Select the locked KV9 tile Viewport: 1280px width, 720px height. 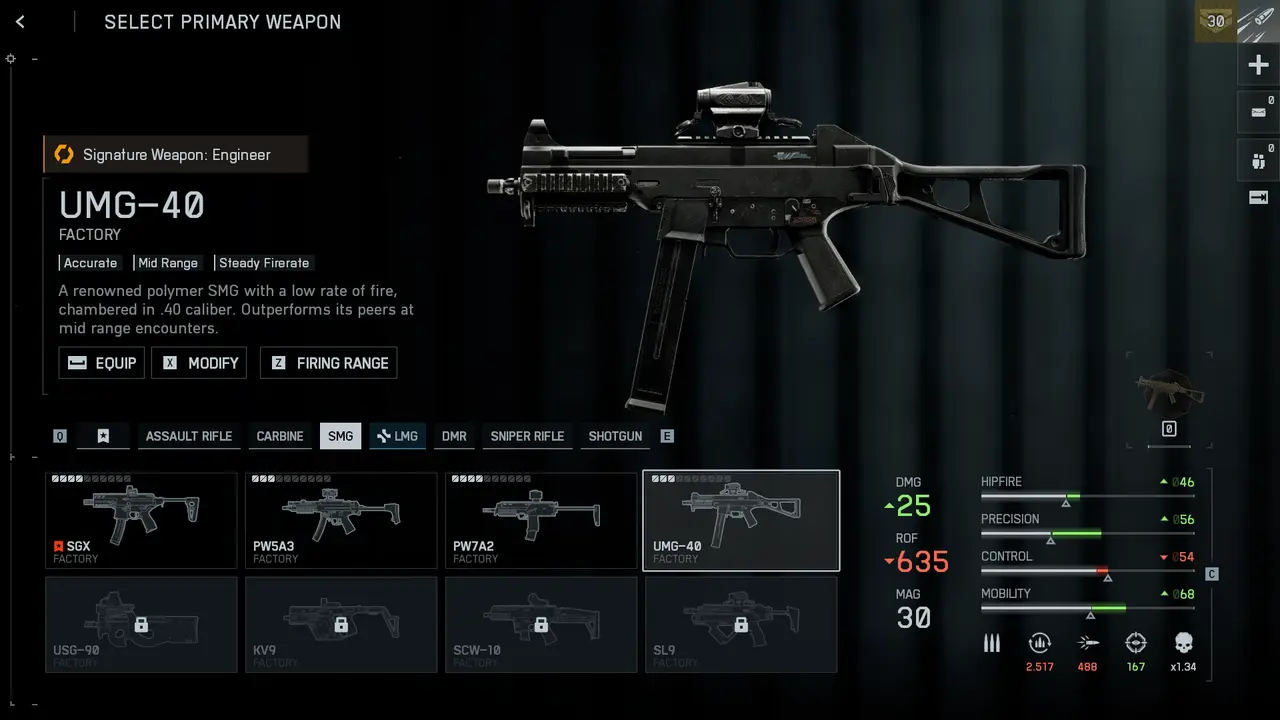[x=341, y=624]
